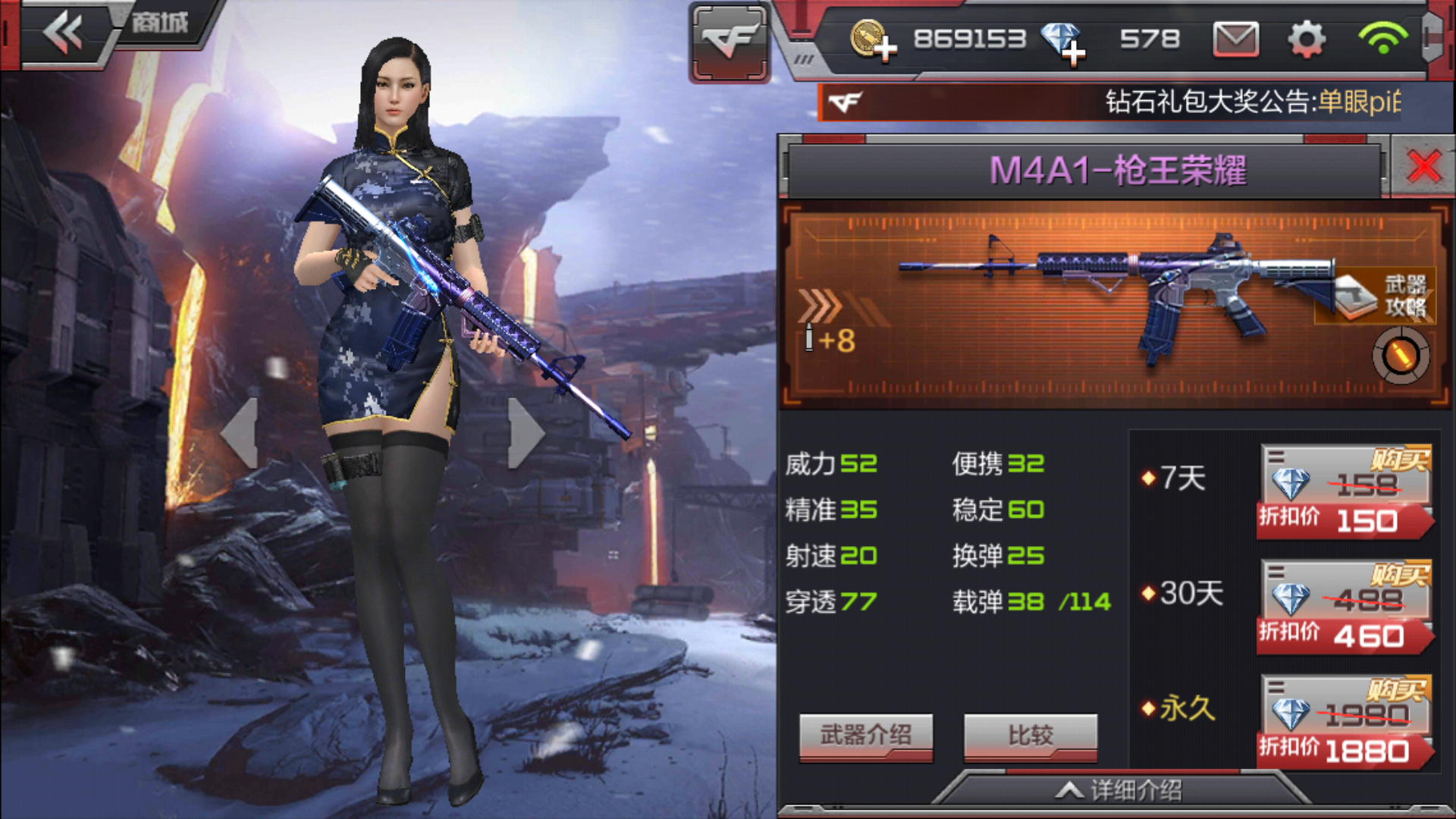The width and height of the screenshot is (1456, 819).
Task: Click the scrolling diamond prize announcement banner
Action: click(1122, 102)
